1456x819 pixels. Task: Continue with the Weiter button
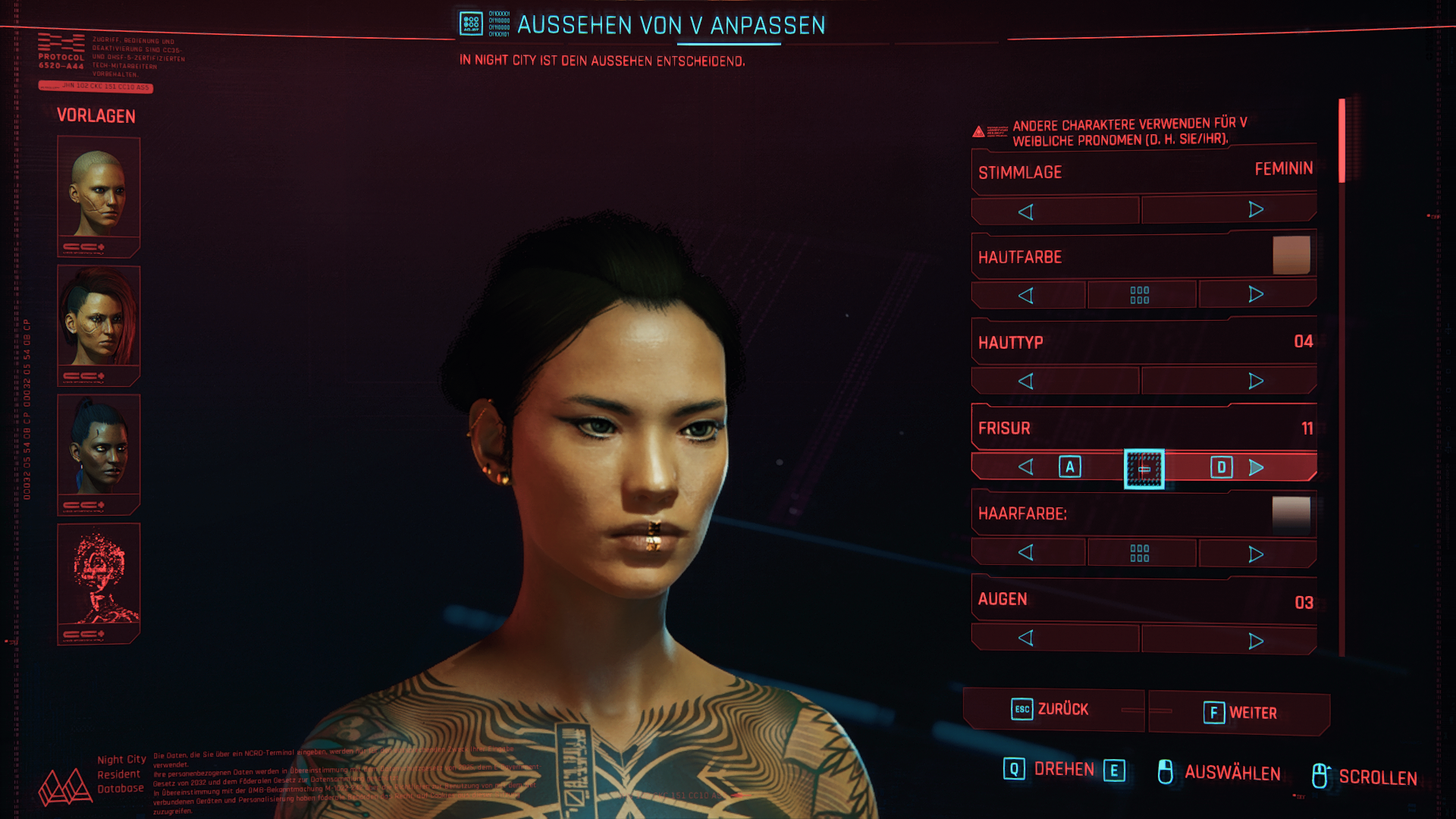pos(1240,713)
